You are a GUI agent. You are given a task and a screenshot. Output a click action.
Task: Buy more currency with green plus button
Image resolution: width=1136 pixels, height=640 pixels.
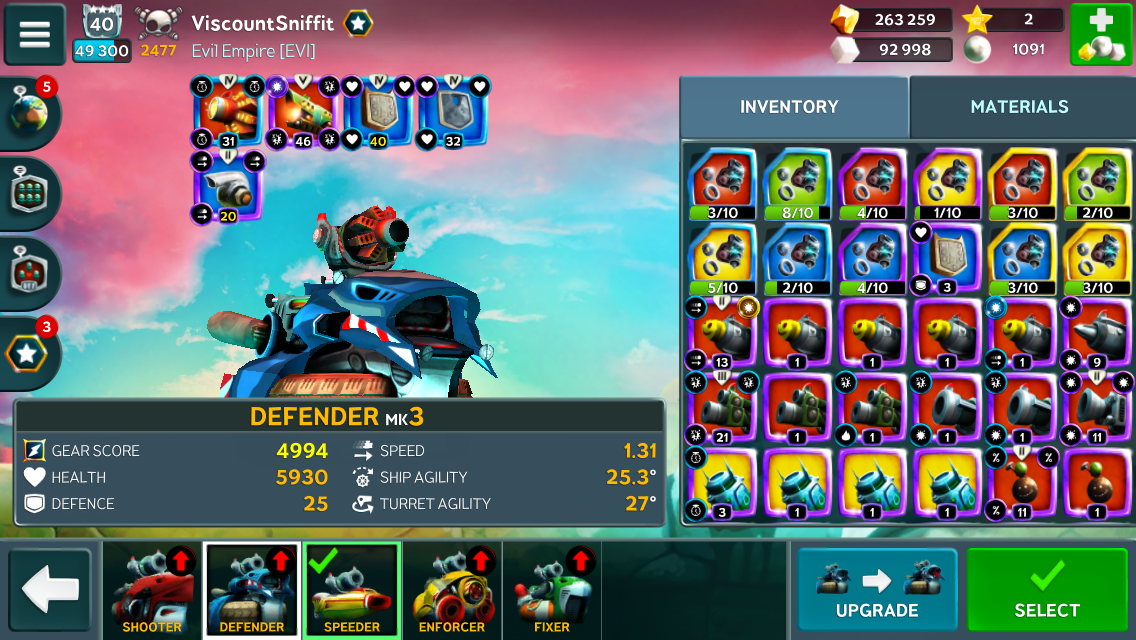[x=1100, y=35]
